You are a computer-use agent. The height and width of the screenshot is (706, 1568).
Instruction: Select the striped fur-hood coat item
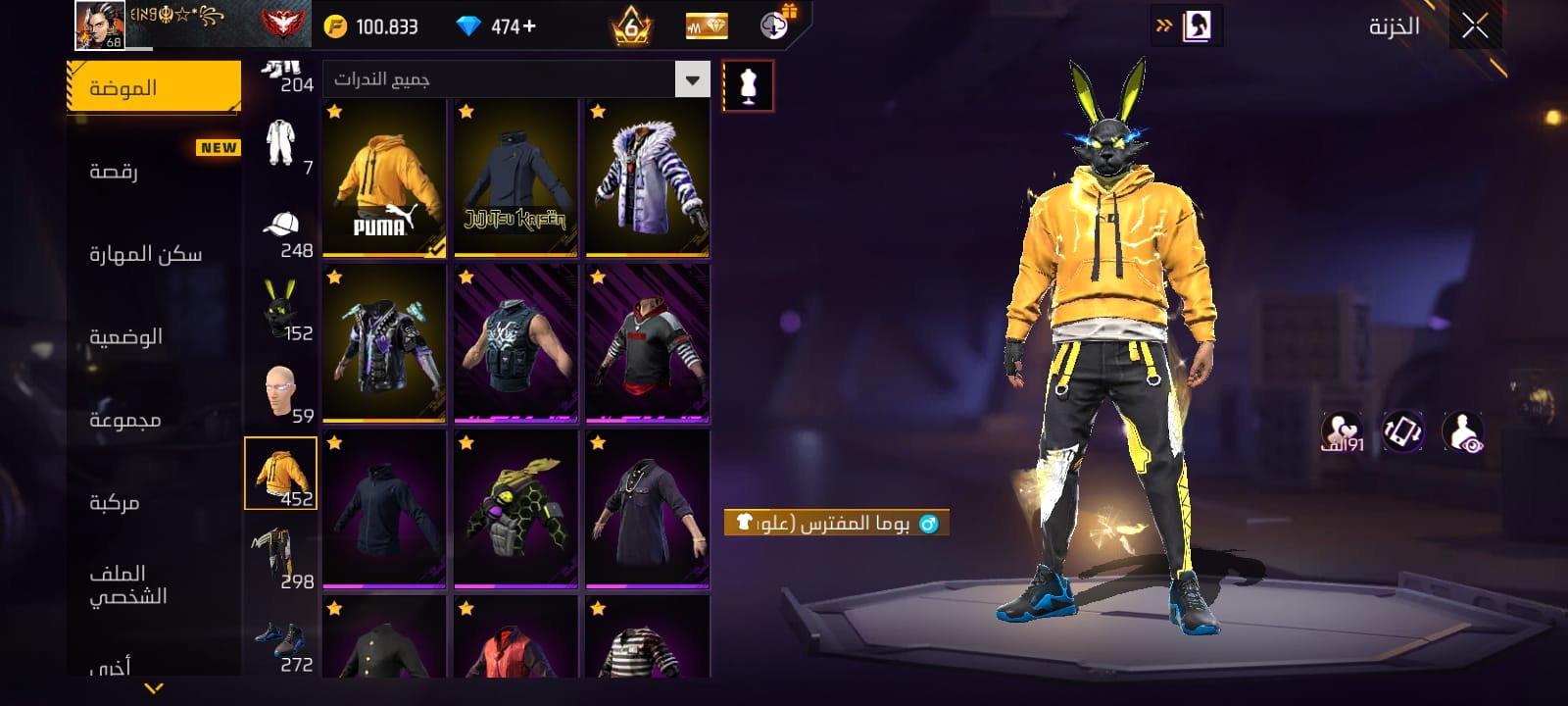click(647, 178)
